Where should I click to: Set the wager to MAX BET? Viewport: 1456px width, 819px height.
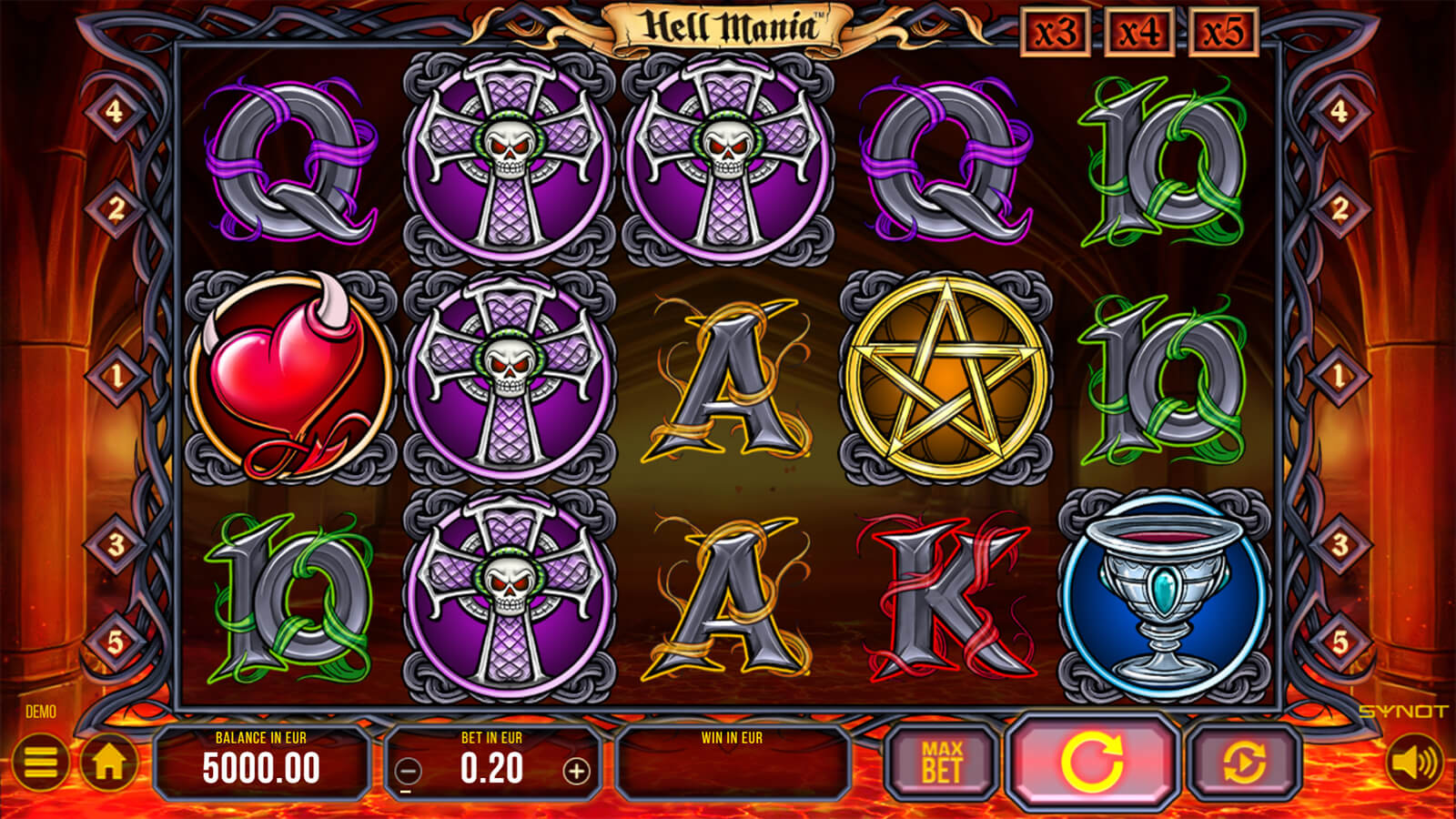[x=941, y=763]
